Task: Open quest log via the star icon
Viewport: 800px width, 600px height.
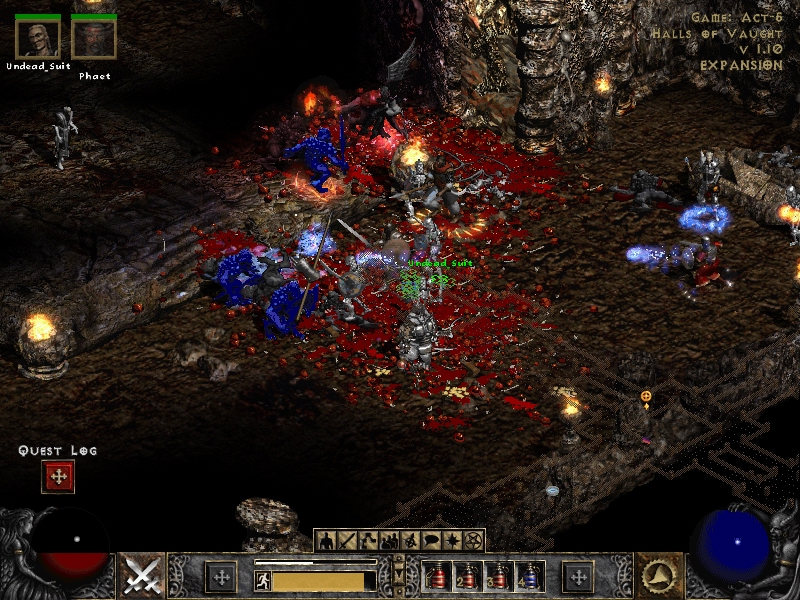Action: pos(452,541)
